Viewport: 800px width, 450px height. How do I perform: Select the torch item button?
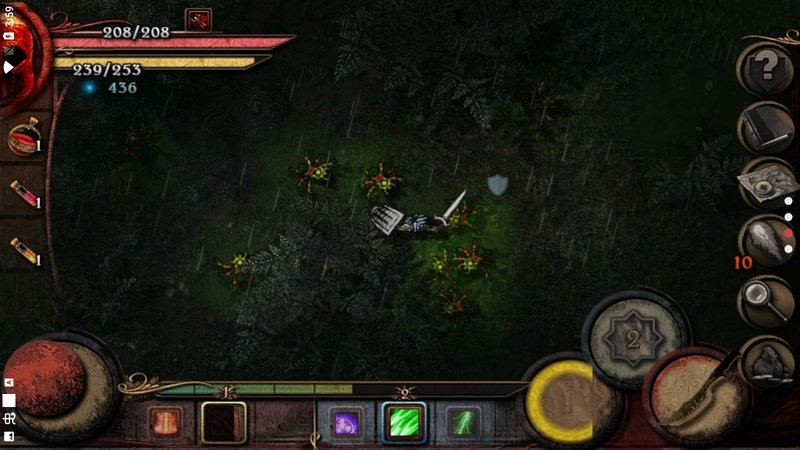[766, 240]
